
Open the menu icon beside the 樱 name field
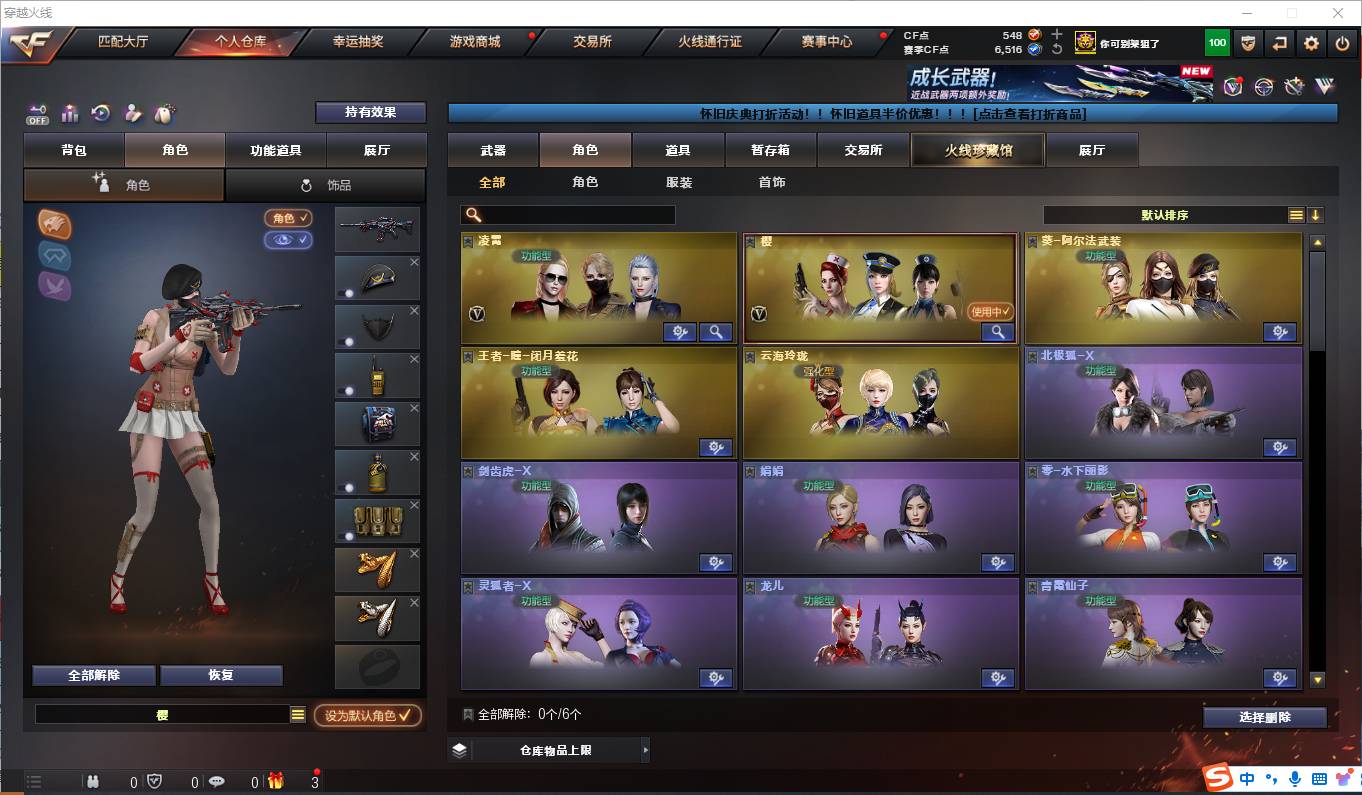pos(297,714)
